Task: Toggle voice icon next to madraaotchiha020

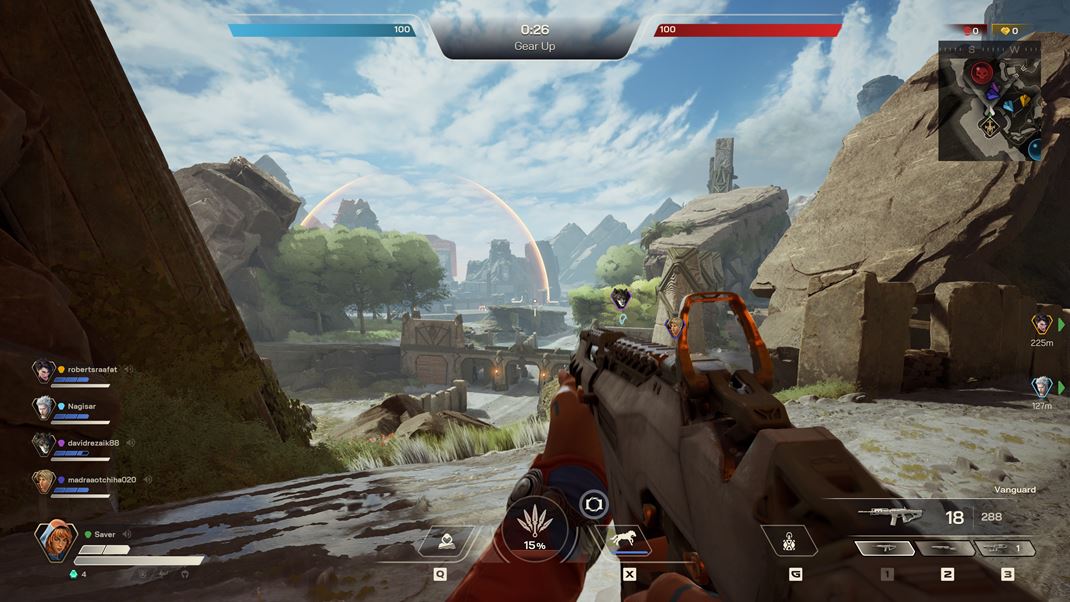Action: [x=148, y=480]
